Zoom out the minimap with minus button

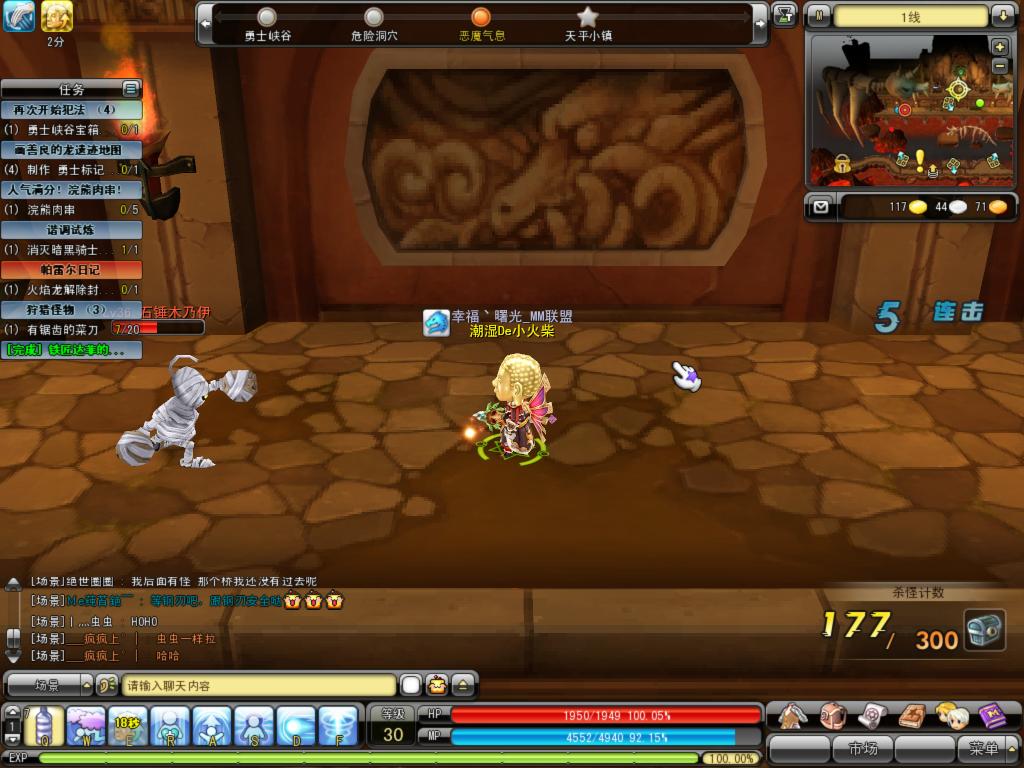(999, 65)
